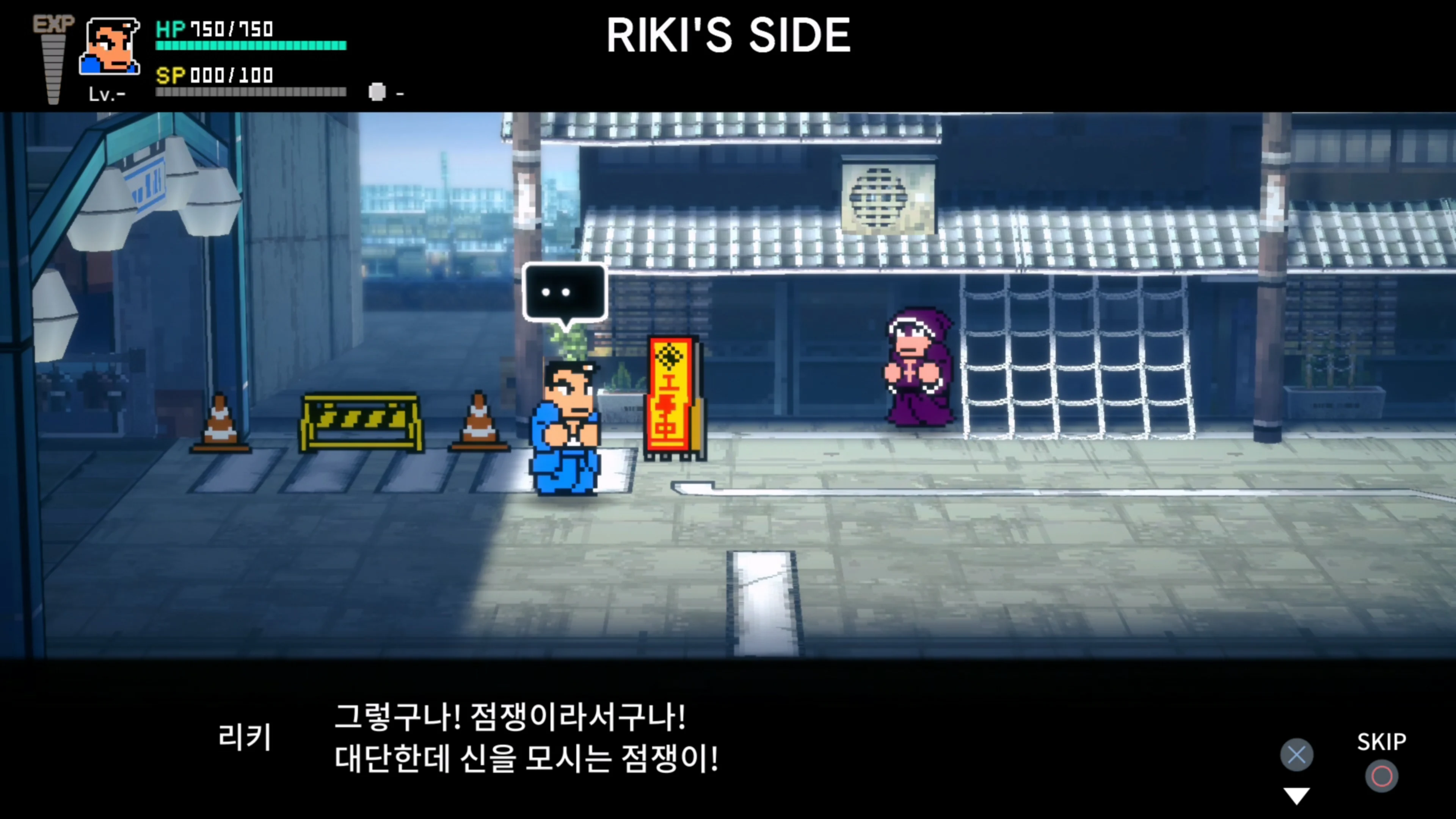
Task: Click the EXP gauge icon
Action: (54, 56)
